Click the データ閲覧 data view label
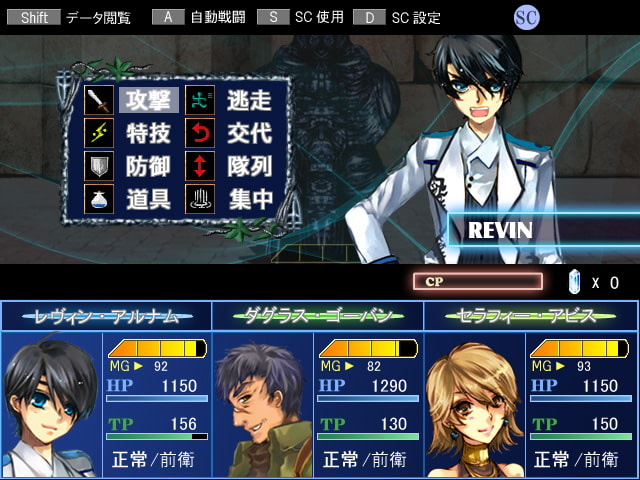The width and height of the screenshot is (640, 480). click(98, 18)
